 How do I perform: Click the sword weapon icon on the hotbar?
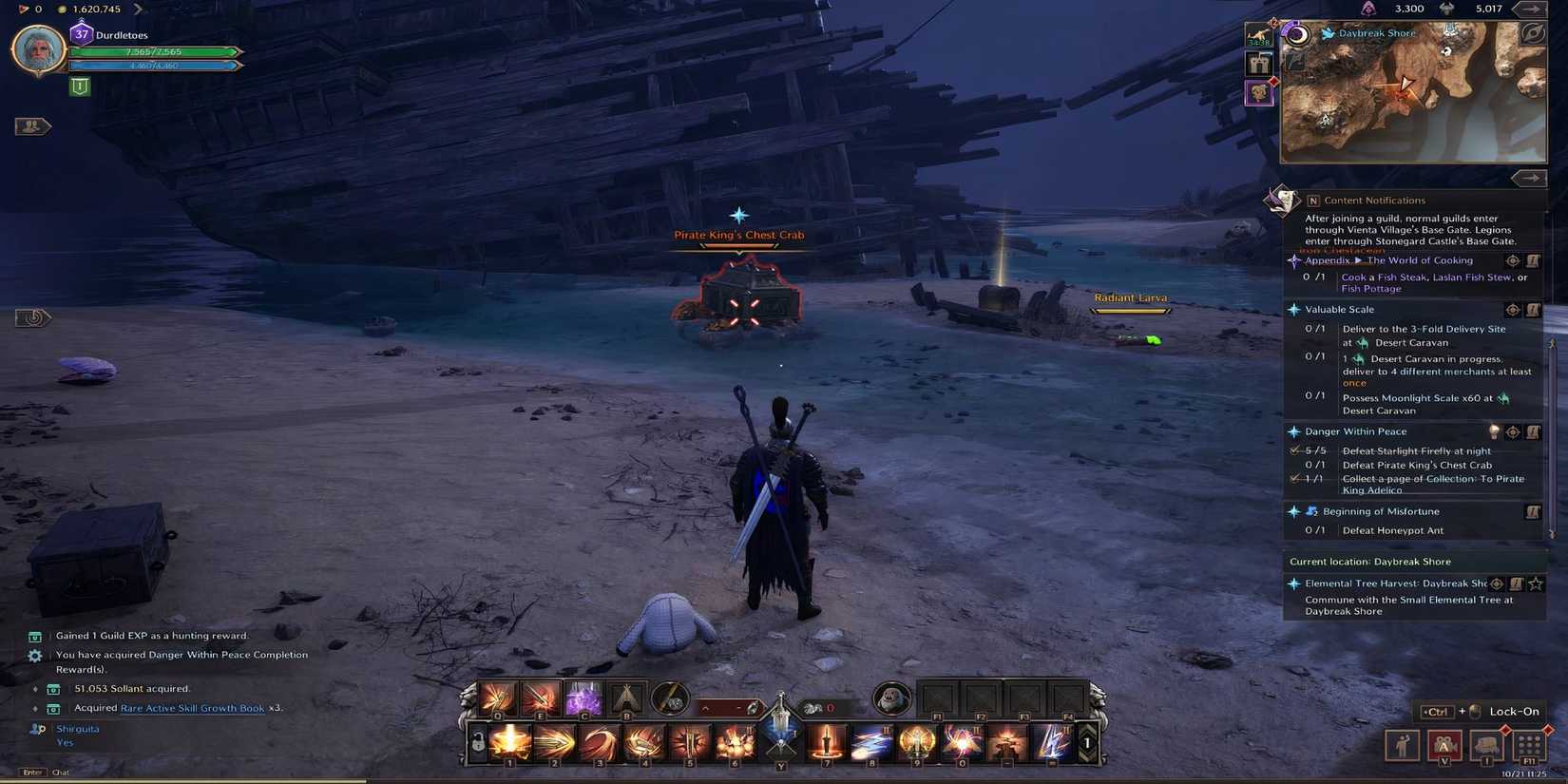tap(826, 742)
